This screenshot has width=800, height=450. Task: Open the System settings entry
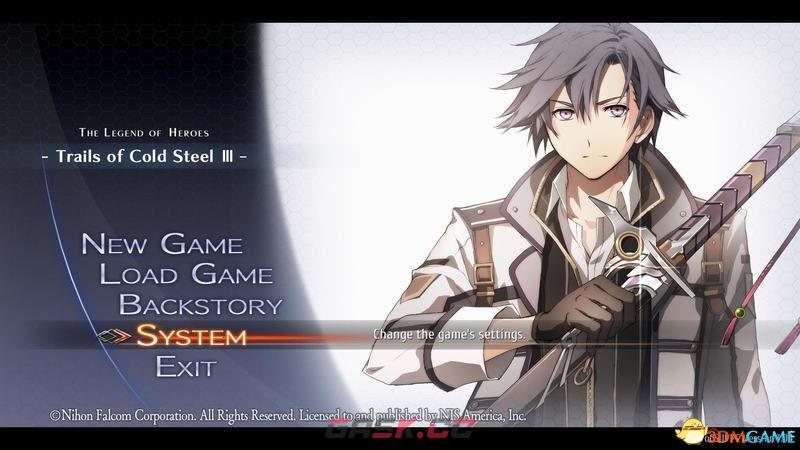[191, 336]
